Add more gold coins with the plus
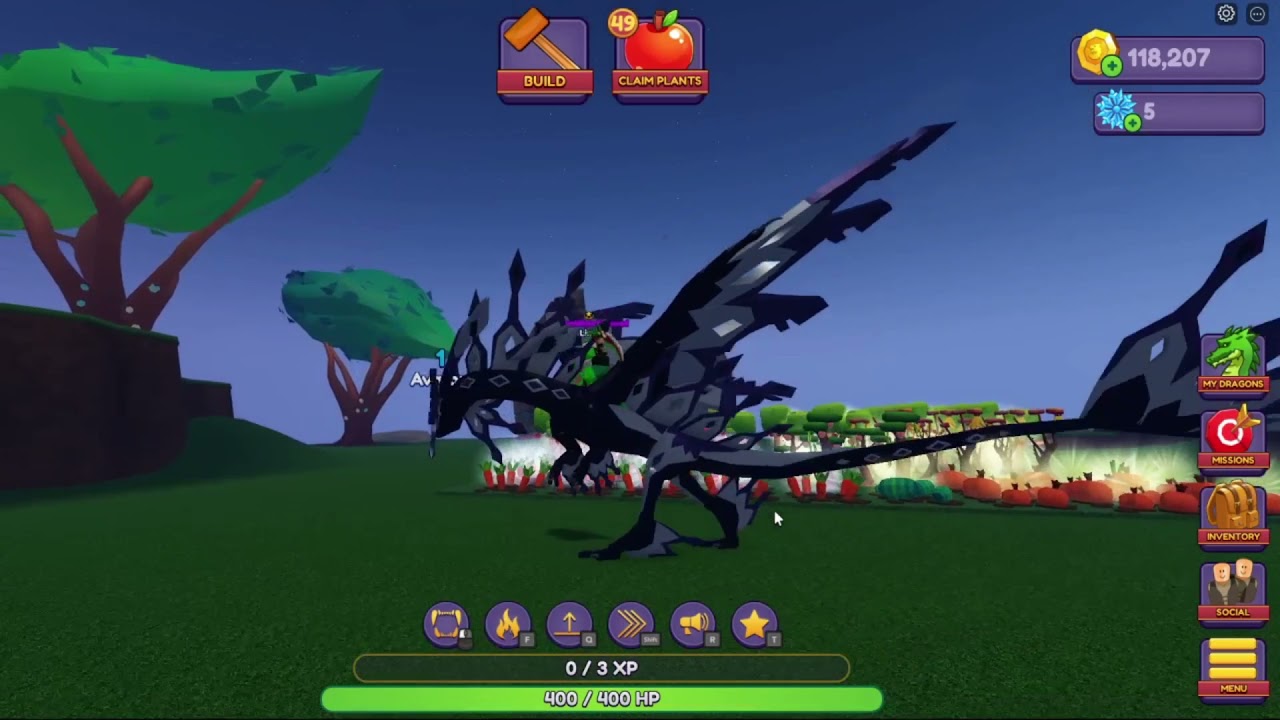This screenshot has height=720, width=1280. click(x=1111, y=66)
